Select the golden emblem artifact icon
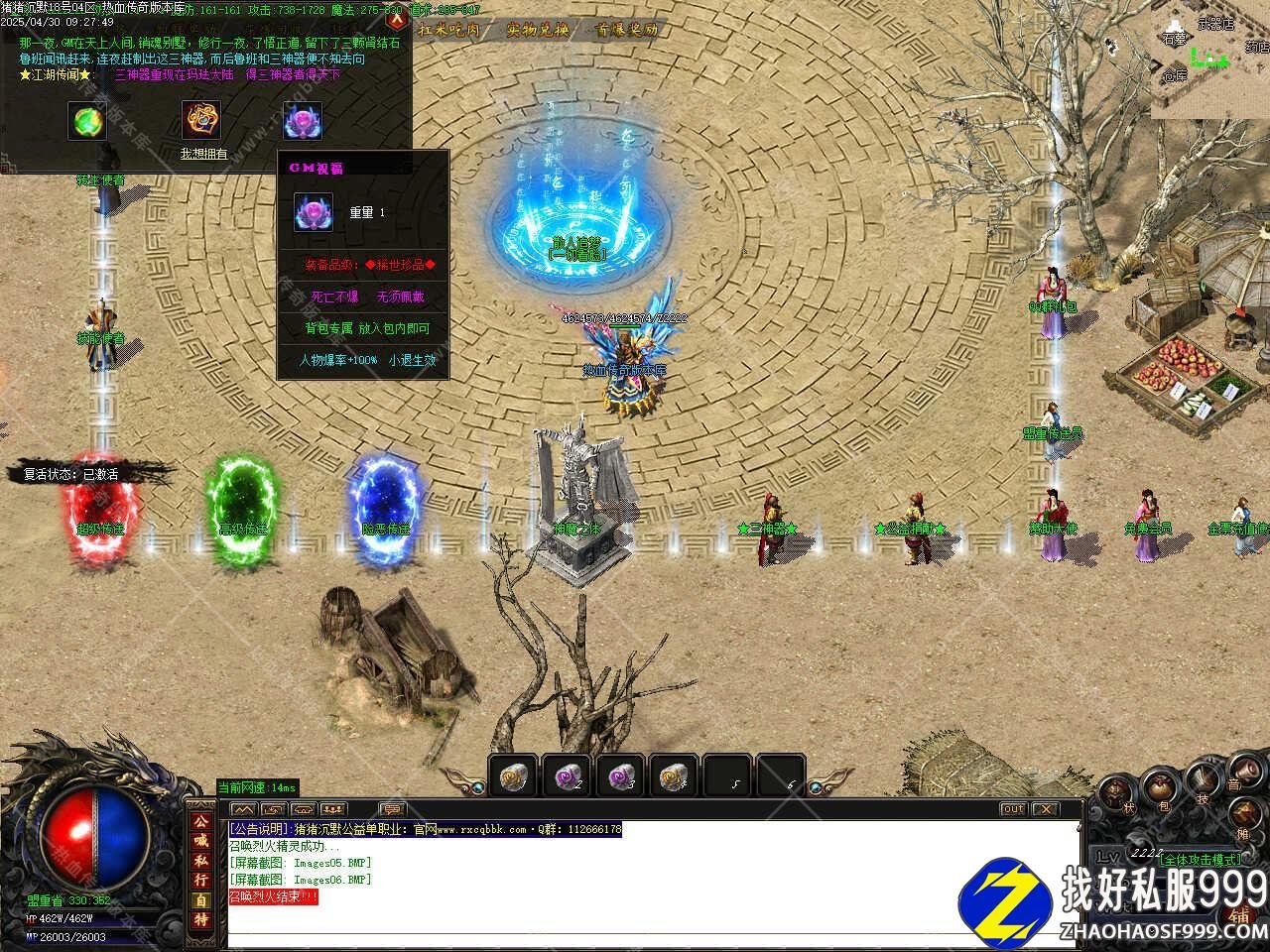 tap(200, 121)
